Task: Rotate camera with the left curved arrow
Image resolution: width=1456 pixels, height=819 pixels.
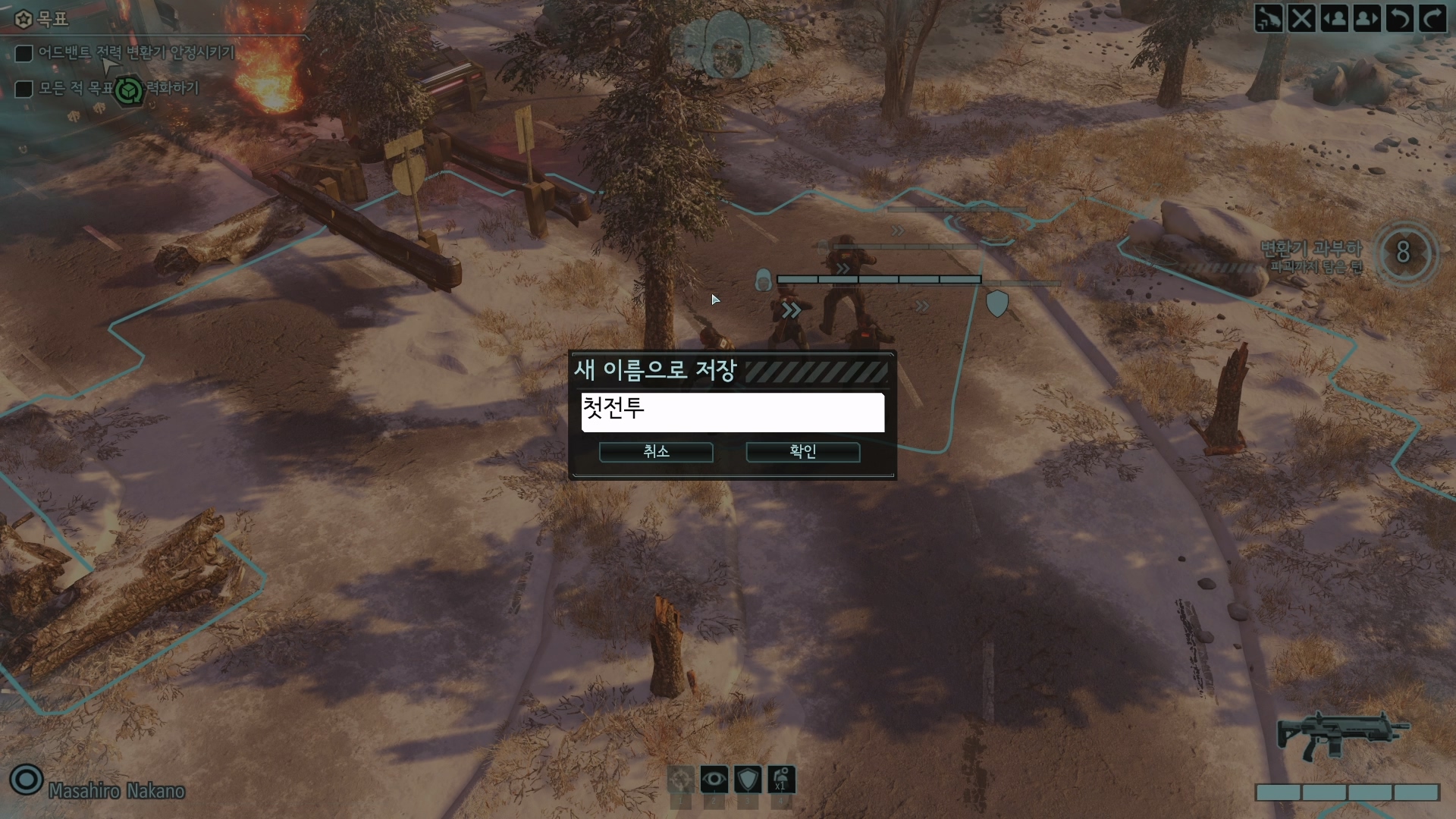Action: (x=1400, y=18)
